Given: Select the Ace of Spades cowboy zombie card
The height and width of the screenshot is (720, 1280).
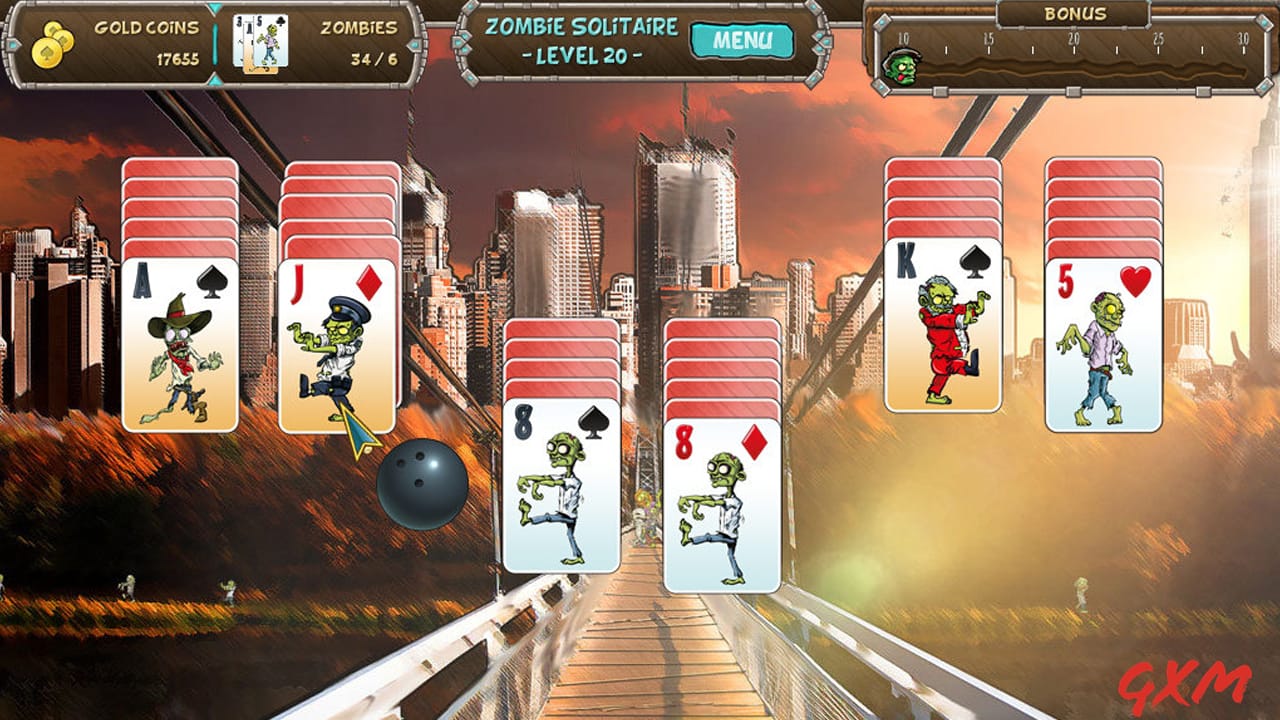Looking at the screenshot, I should (178, 345).
